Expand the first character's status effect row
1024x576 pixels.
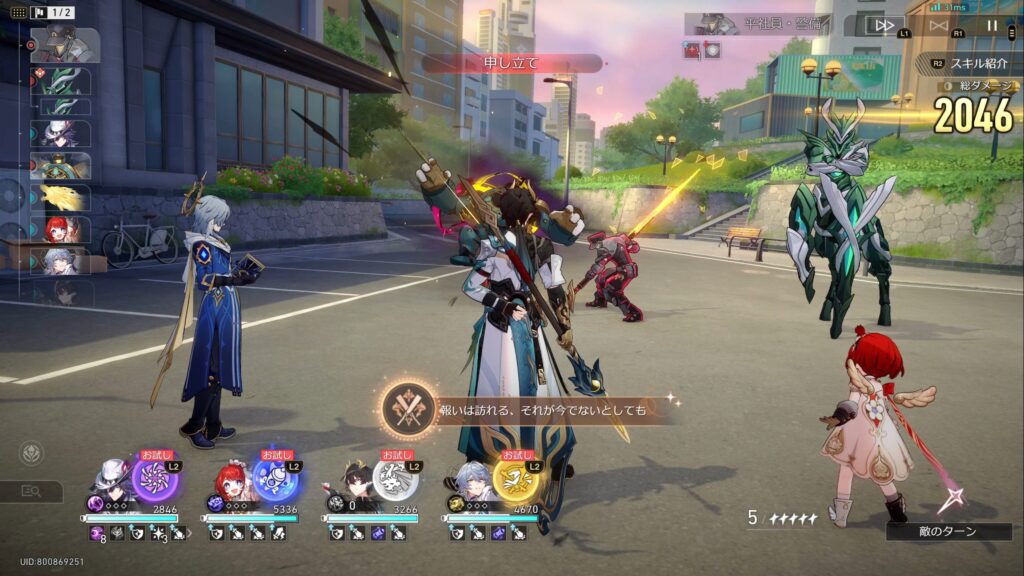(x=188, y=535)
